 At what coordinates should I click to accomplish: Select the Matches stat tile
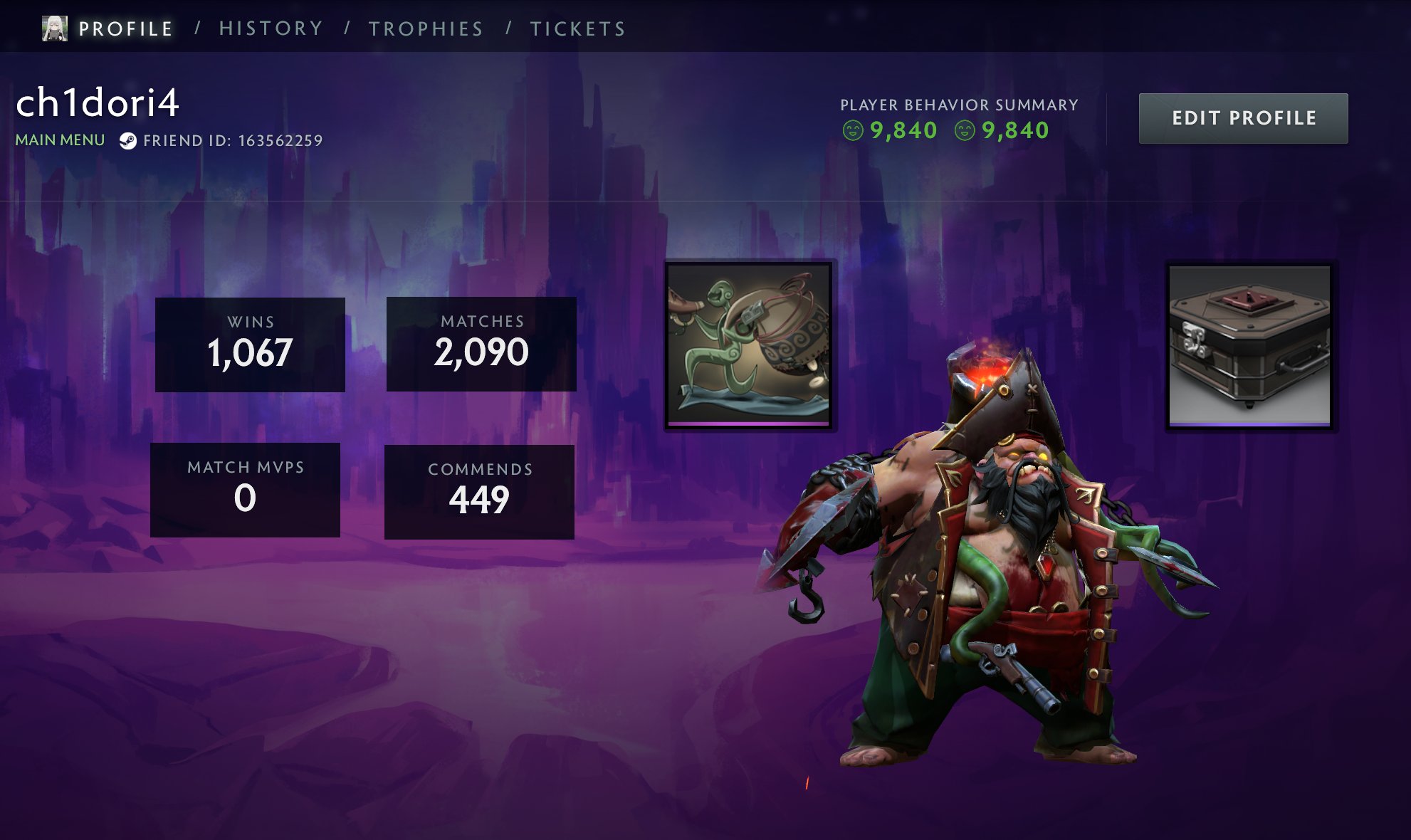(x=481, y=344)
